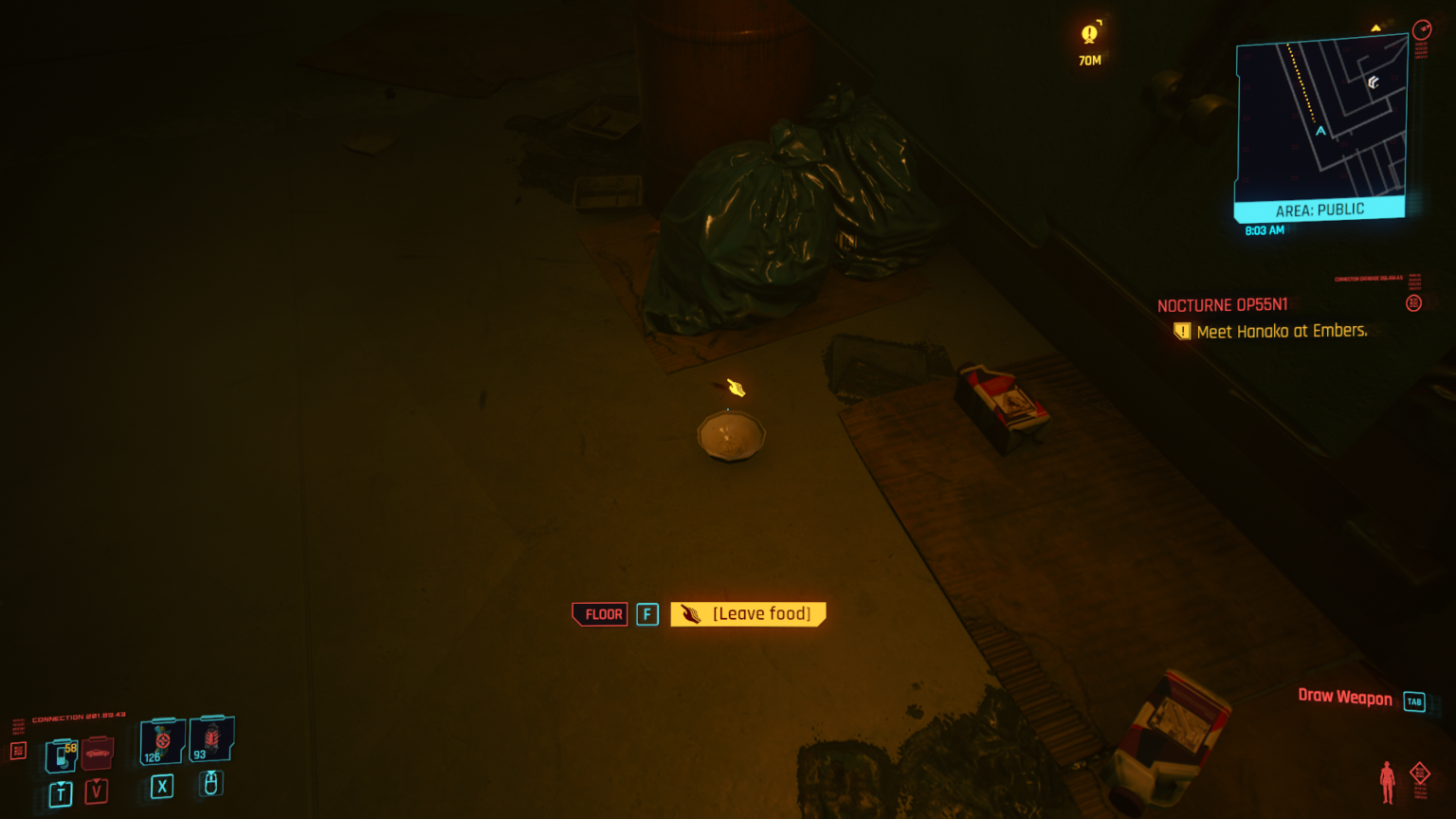The height and width of the screenshot is (819, 1456).
Task: Select the grenade quickslot showing 126
Action: [162, 739]
